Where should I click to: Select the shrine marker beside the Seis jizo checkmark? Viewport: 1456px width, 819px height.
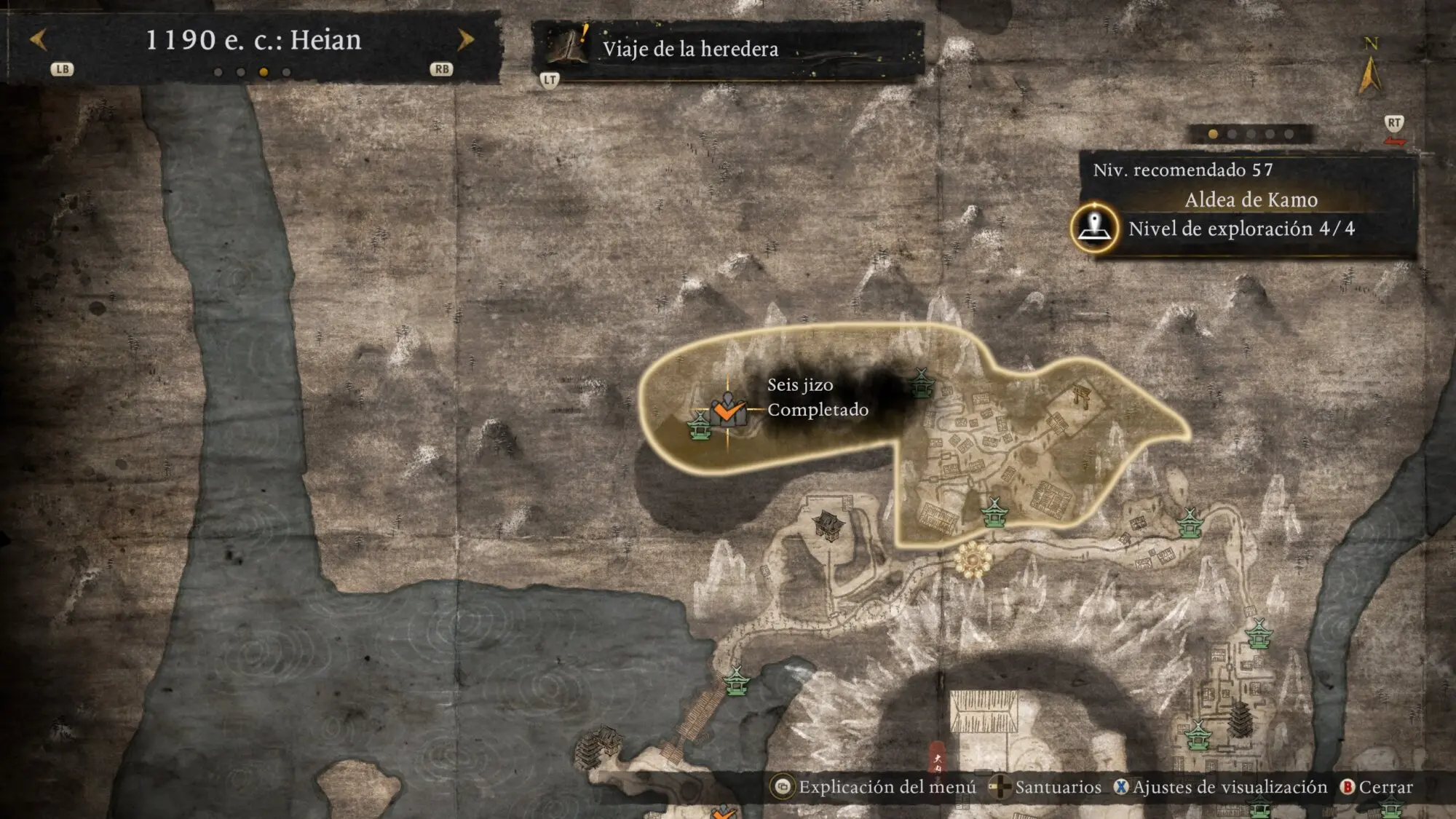click(700, 426)
